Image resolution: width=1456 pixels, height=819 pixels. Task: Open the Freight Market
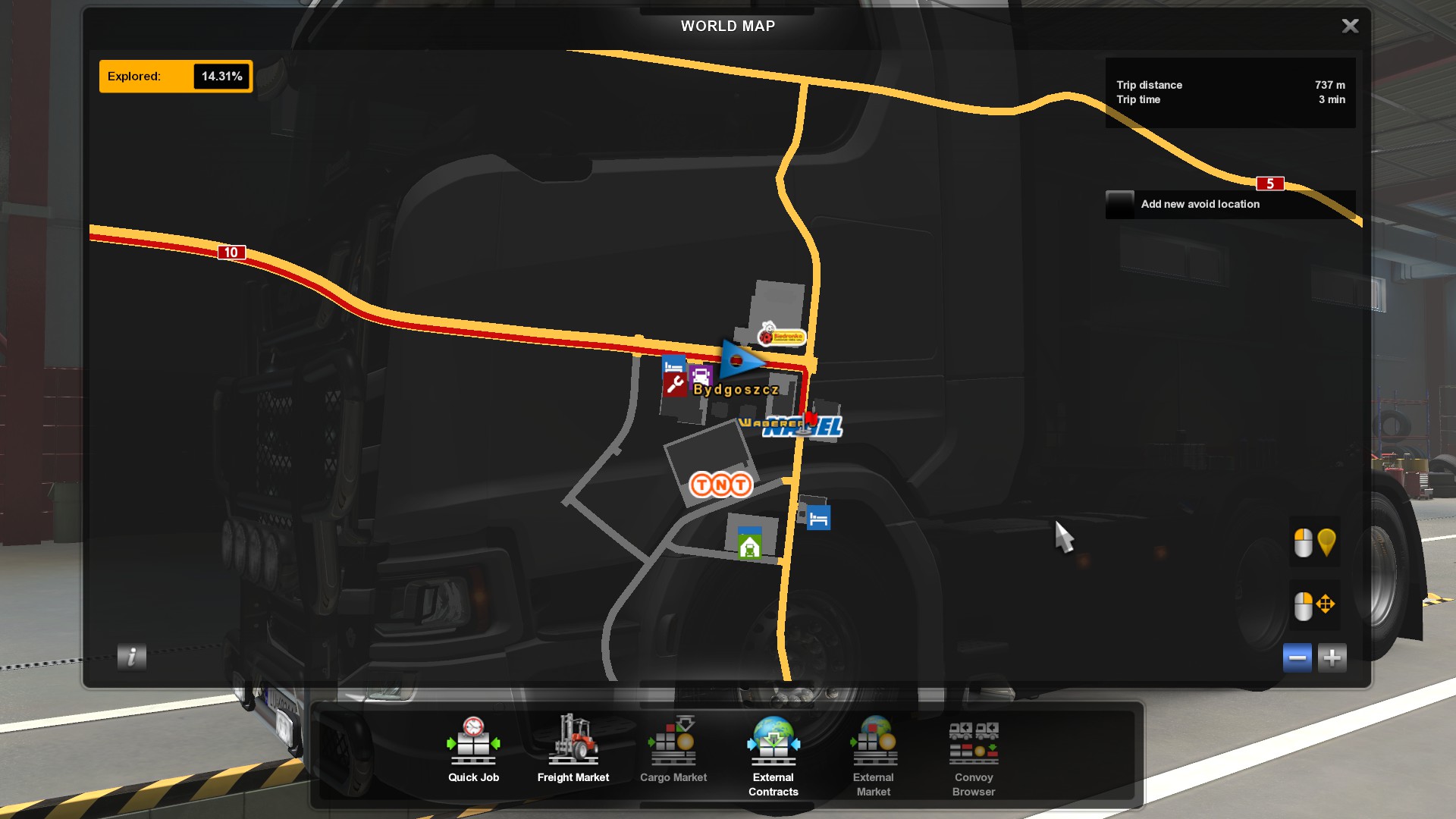(x=573, y=750)
